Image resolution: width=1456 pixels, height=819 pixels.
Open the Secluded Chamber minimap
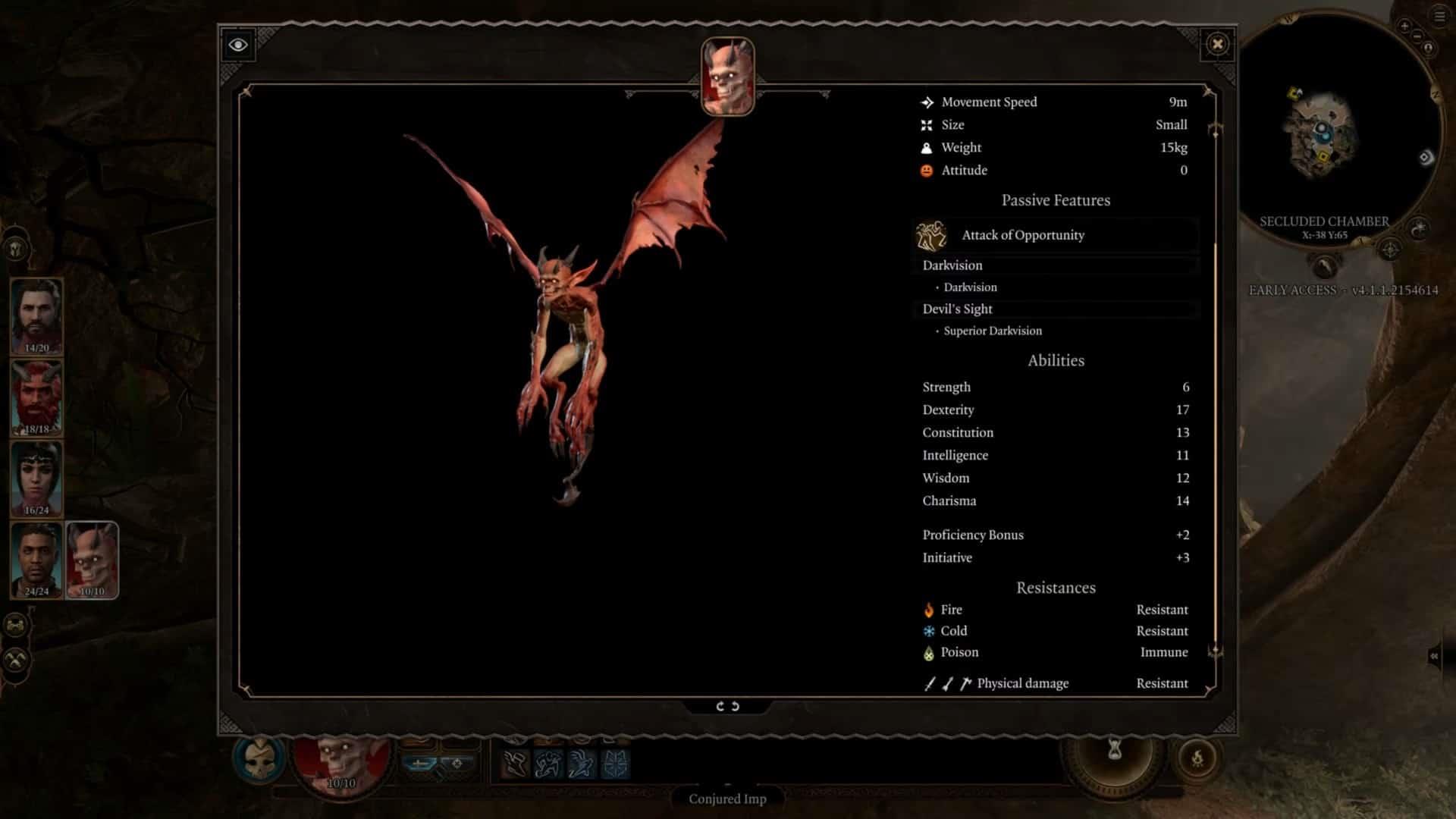click(1323, 129)
